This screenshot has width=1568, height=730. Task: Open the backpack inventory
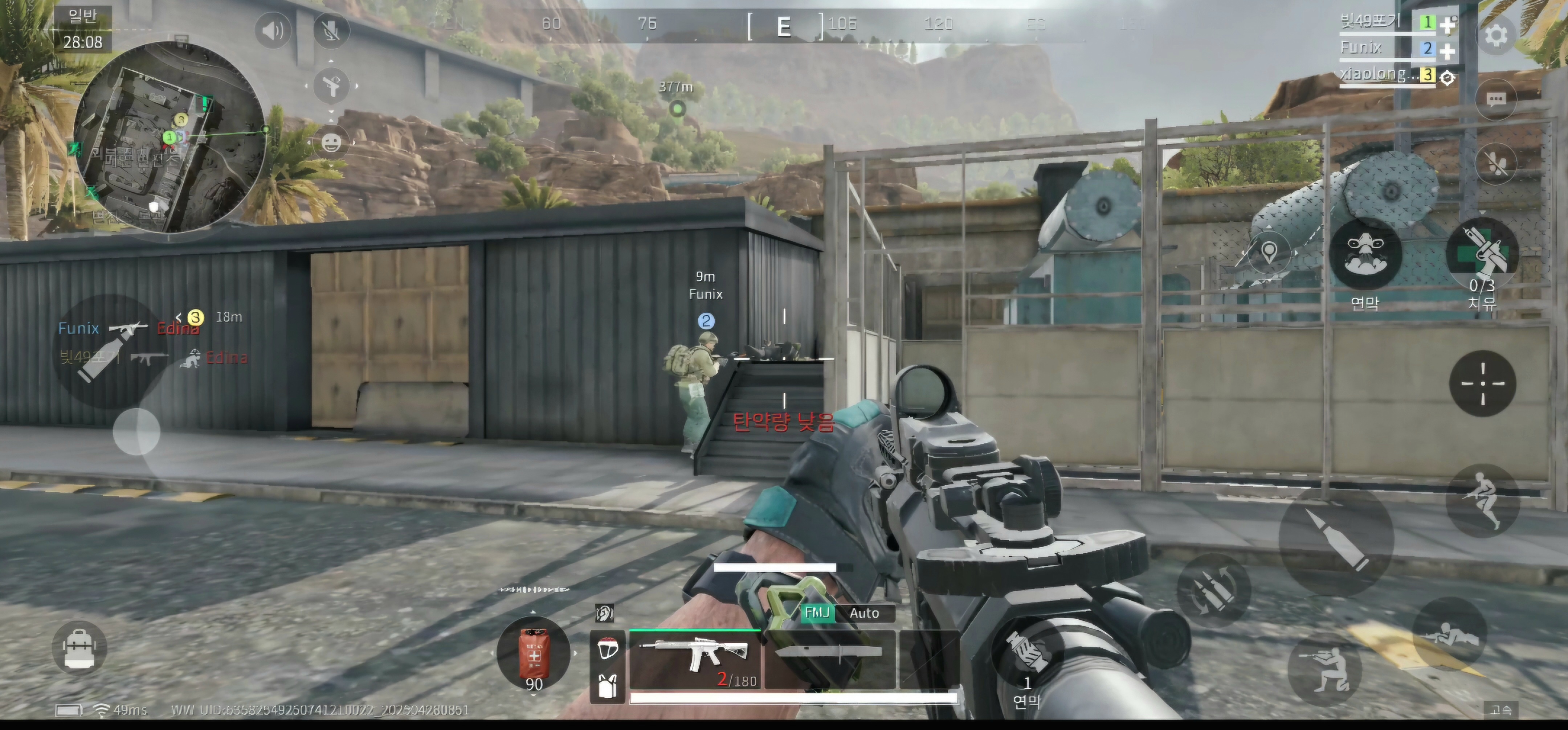coord(79,647)
